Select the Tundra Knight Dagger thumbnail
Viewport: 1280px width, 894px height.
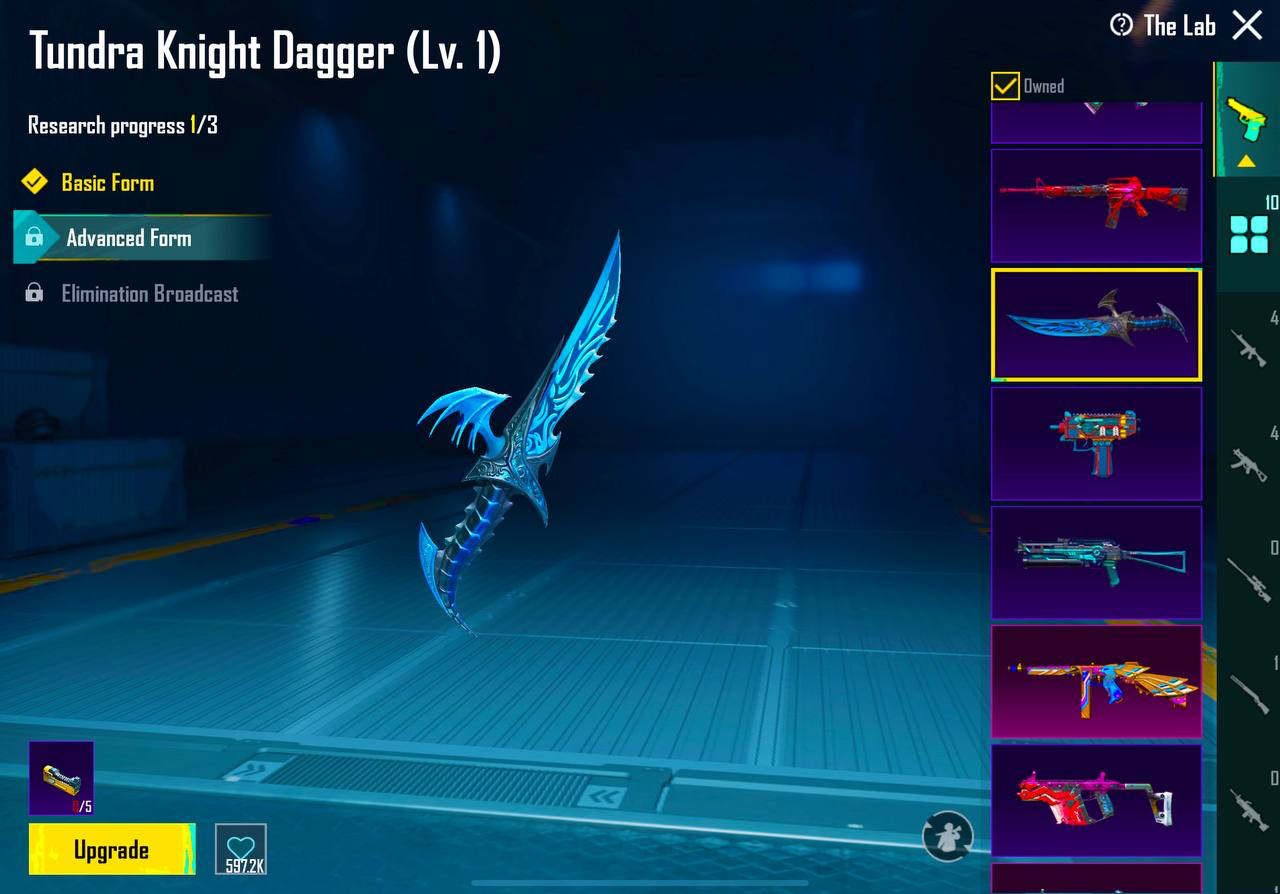click(x=1096, y=324)
